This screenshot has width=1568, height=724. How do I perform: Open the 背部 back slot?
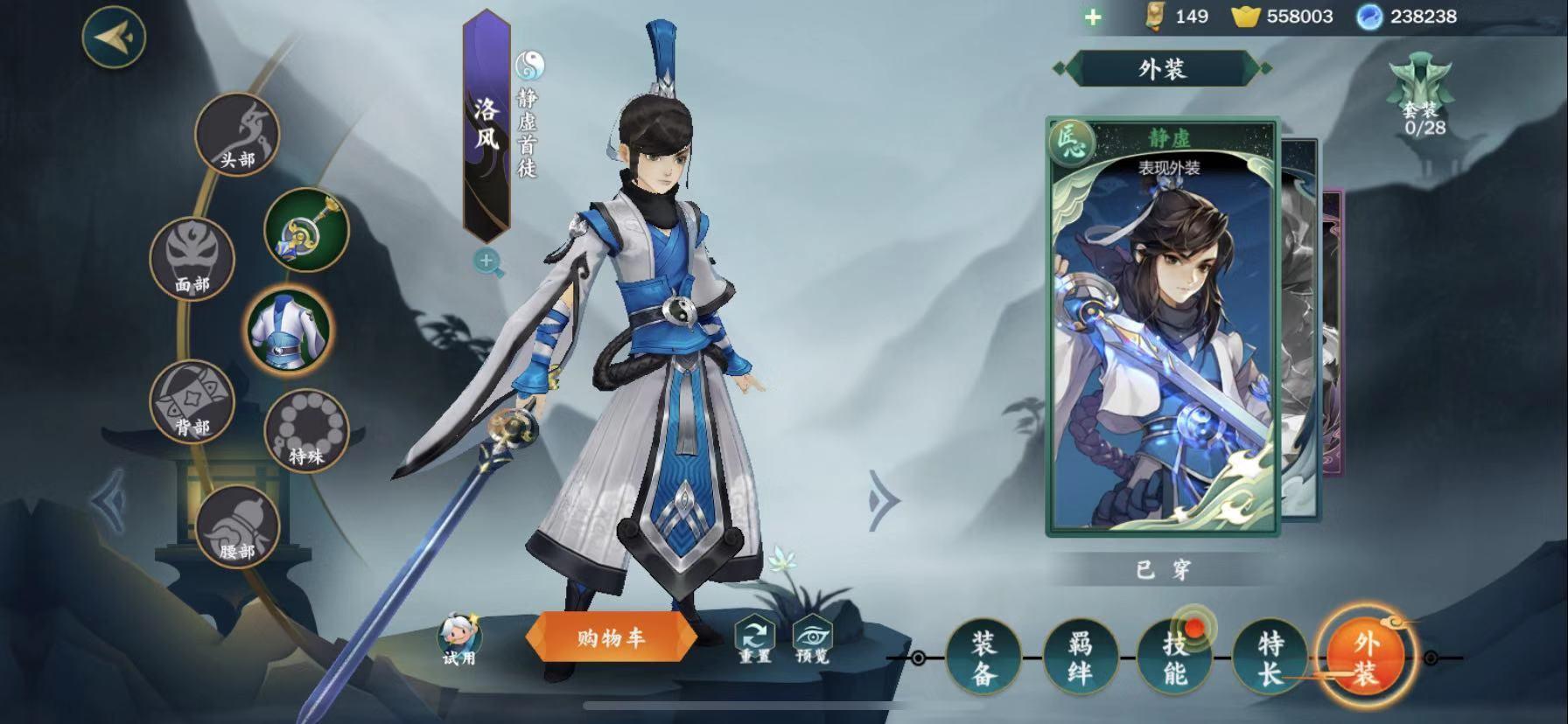point(192,401)
